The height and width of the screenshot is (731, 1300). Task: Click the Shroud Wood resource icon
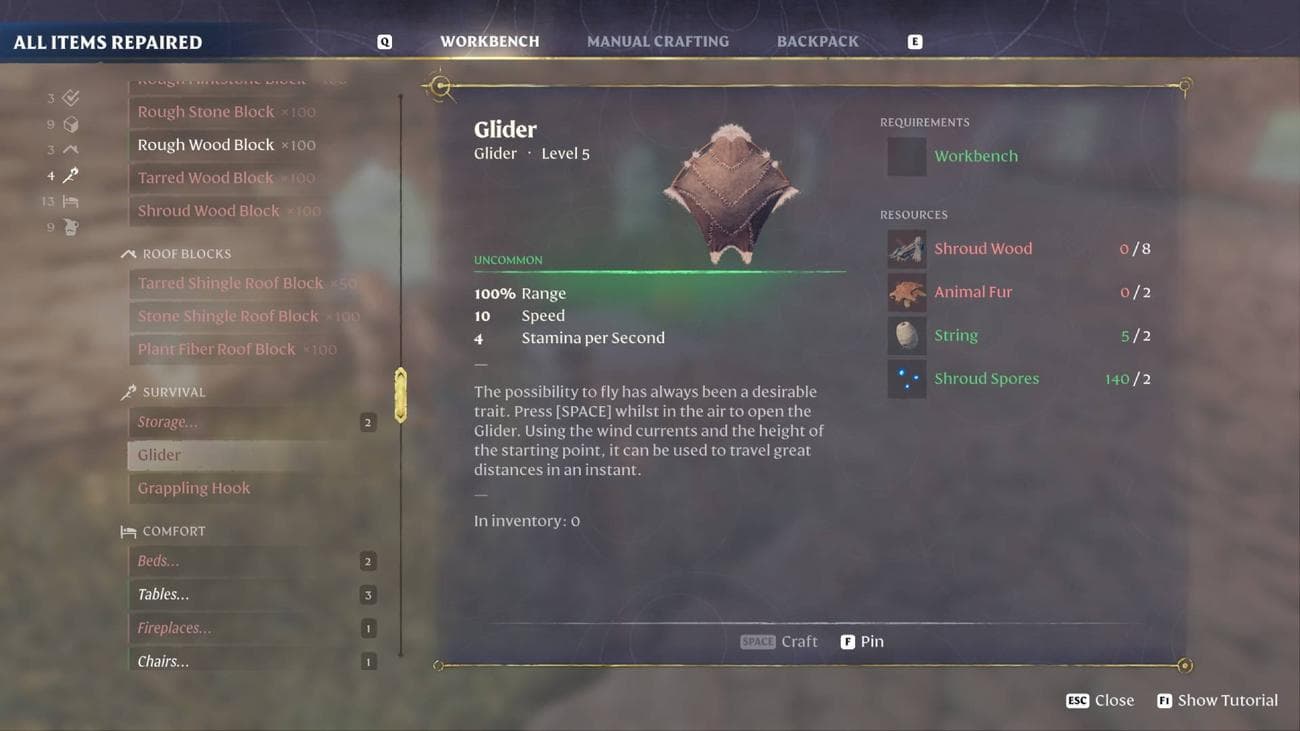coord(906,248)
